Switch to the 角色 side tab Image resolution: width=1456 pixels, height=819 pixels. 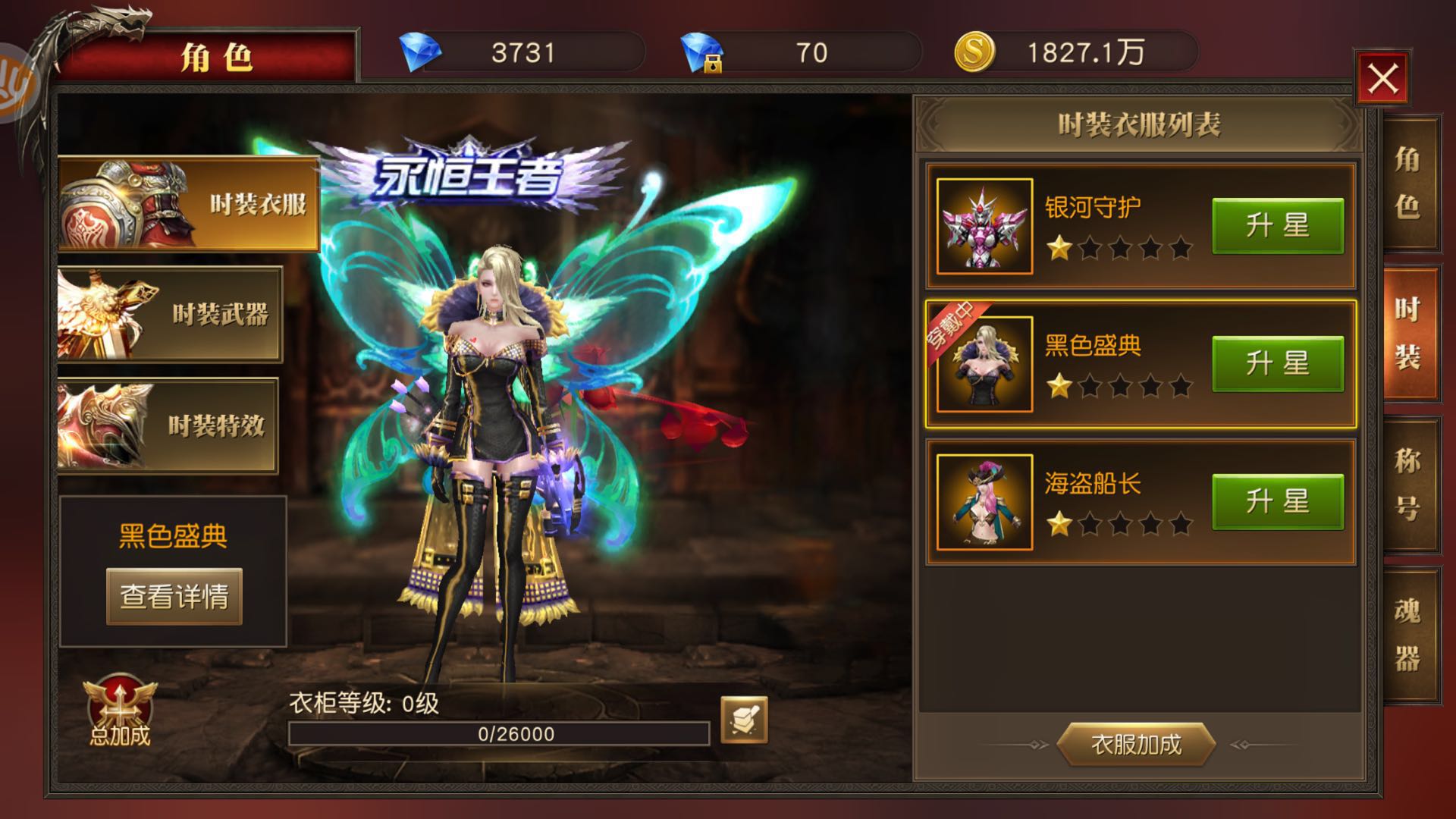pos(1409,184)
